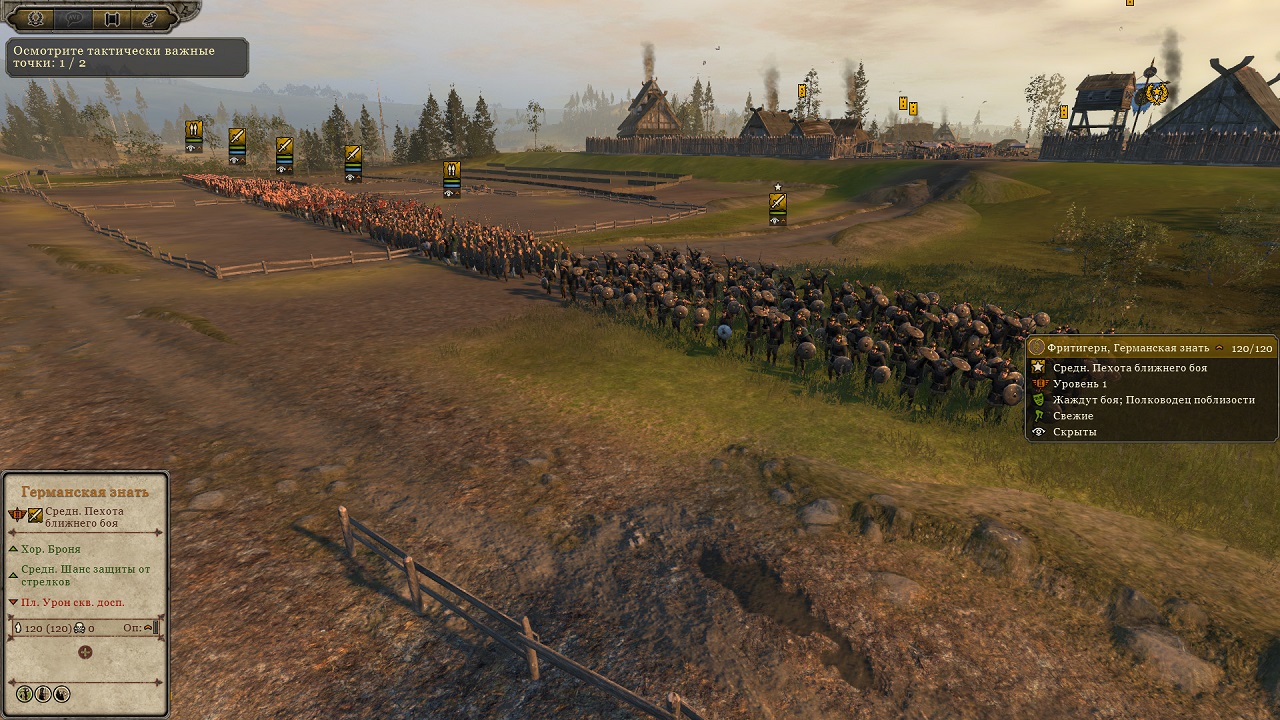Click the Roman numeral II rank badge
This screenshot has width=1280, height=720.
click(x=17, y=515)
